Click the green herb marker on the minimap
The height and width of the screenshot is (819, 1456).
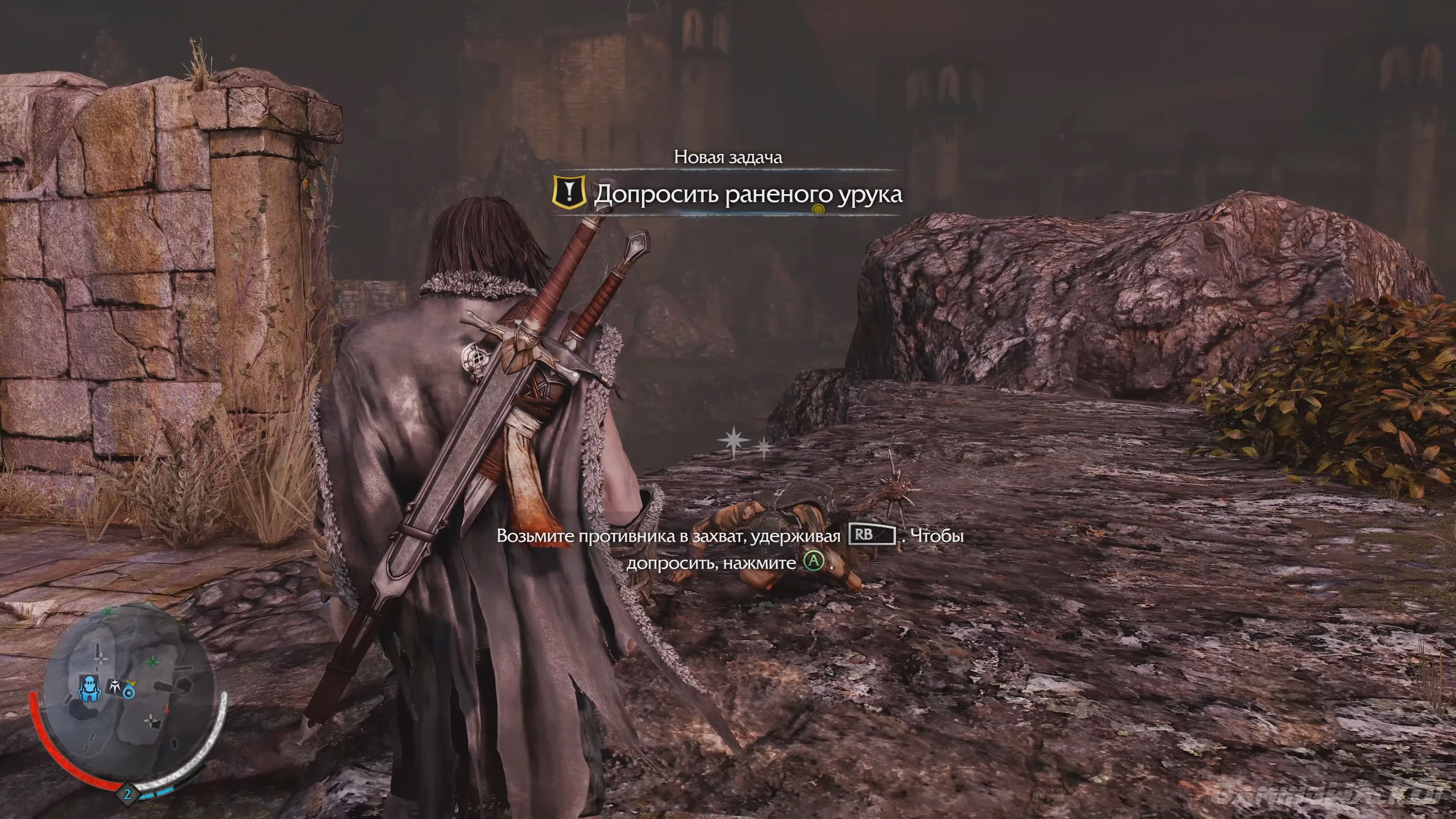(x=154, y=662)
